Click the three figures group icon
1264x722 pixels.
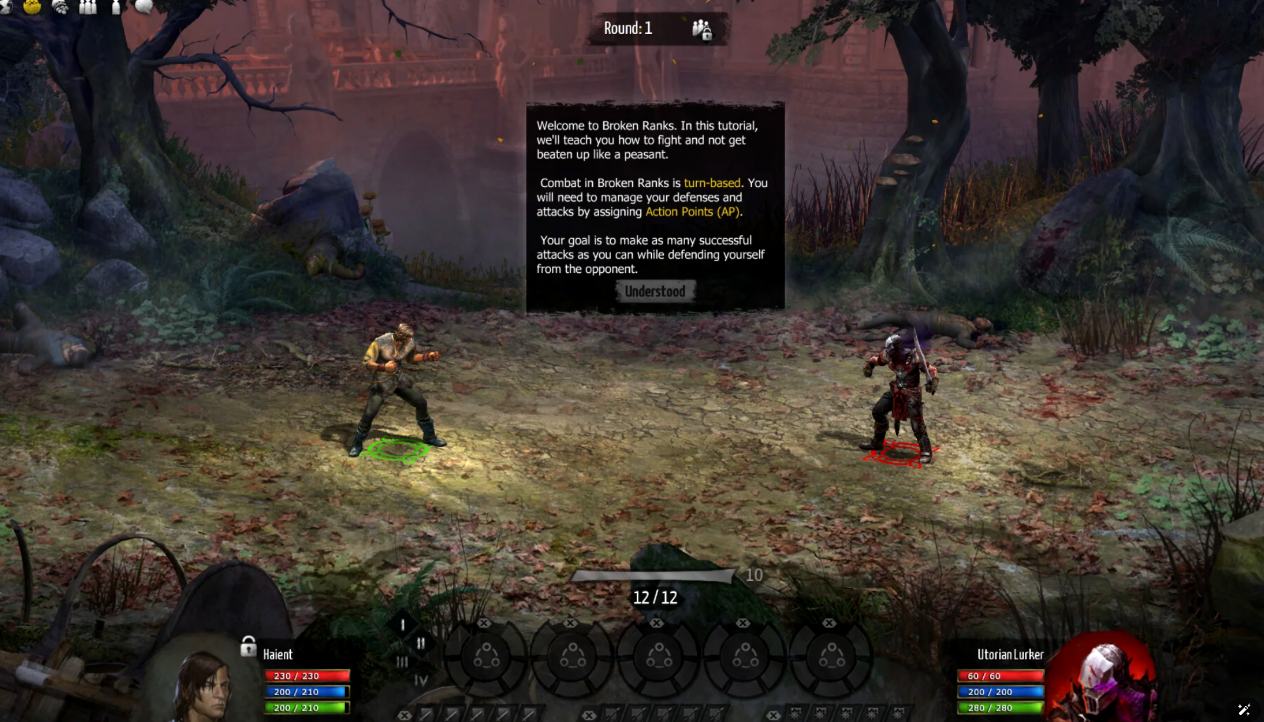[88, 6]
